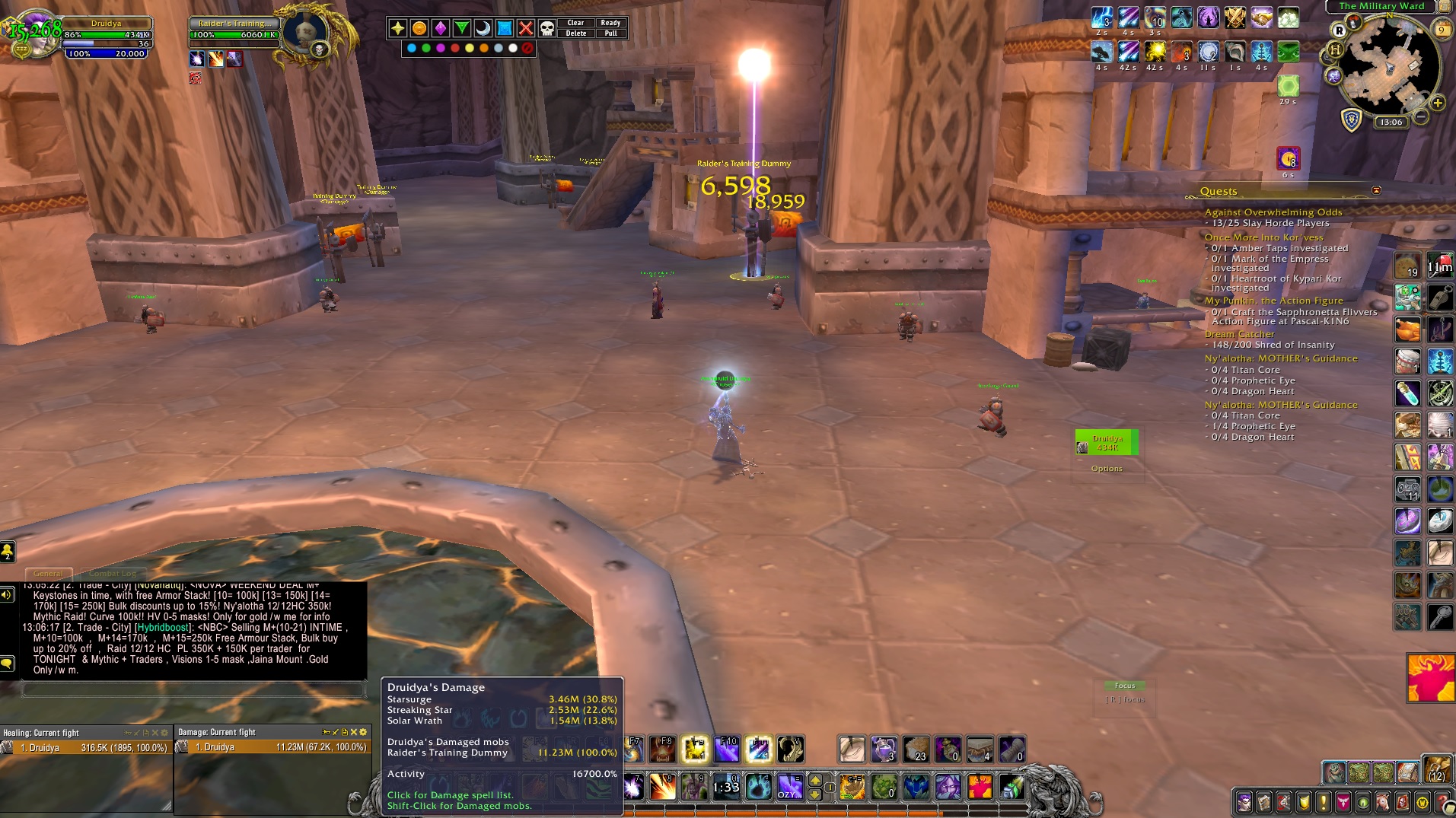Collapse the Dream Catcher quest entry
The height and width of the screenshot is (818, 1456).
pyautogui.click(x=1239, y=333)
